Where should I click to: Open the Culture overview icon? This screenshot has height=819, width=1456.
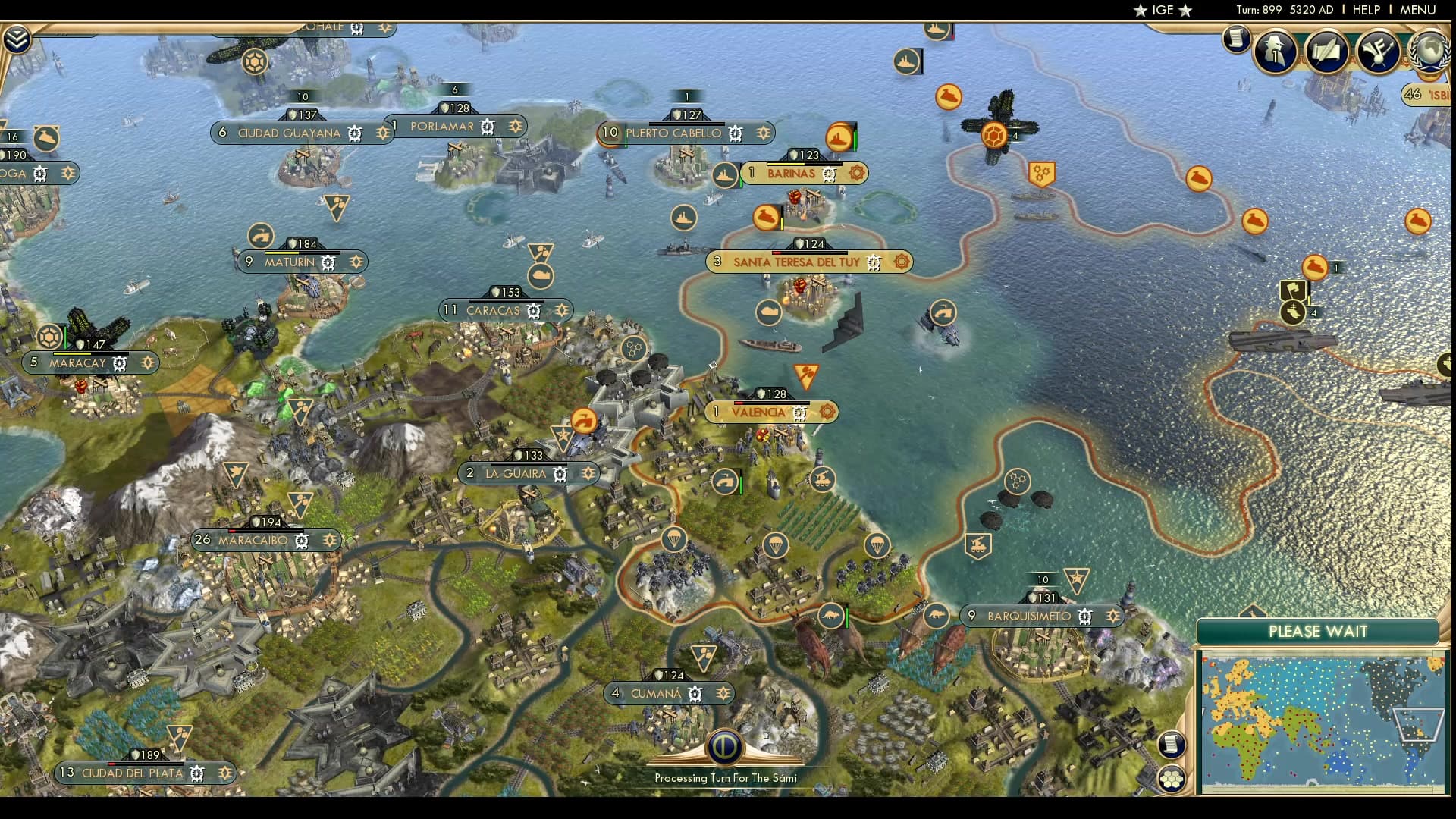(x=1379, y=51)
